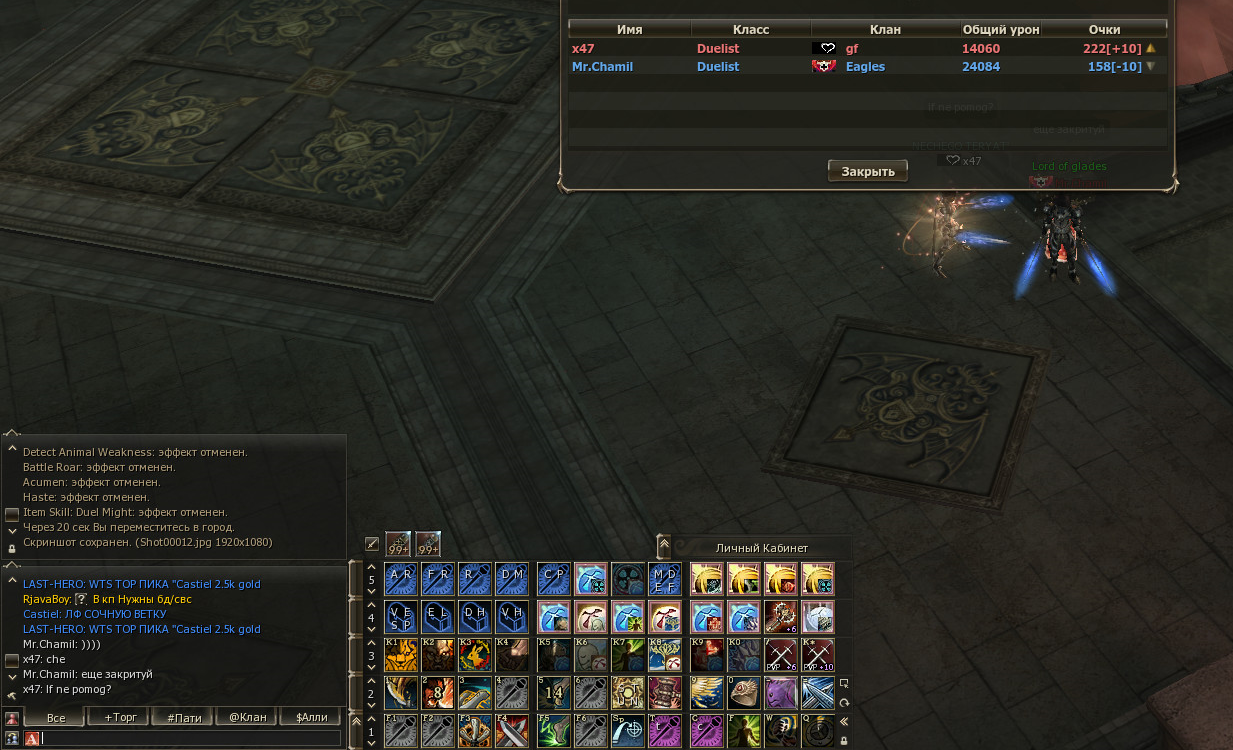Use the AR macro on the hotbar

coord(400,579)
